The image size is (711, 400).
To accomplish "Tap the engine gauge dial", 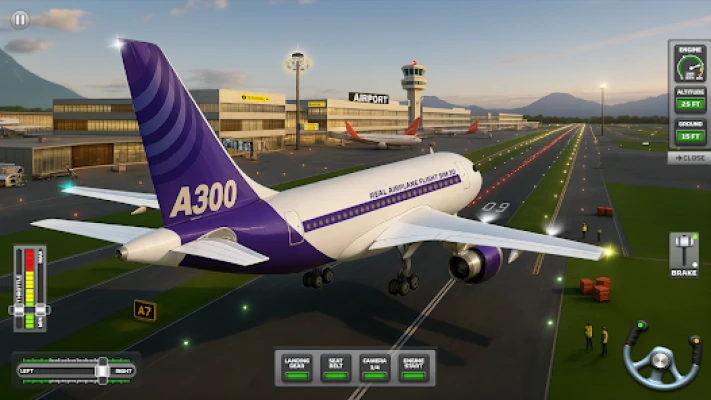I will click(689, 68).
